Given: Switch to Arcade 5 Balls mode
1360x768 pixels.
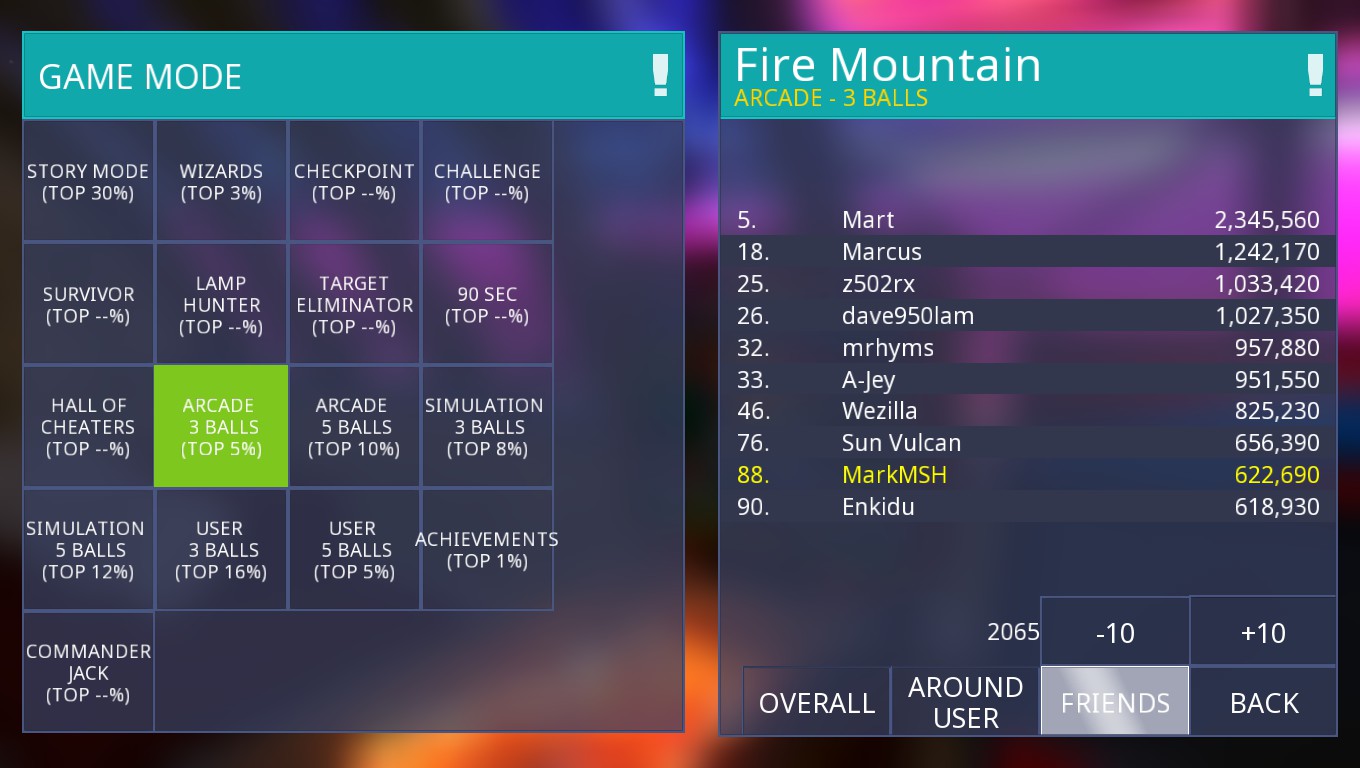Looking at the screenshot, I should [354, 427].
